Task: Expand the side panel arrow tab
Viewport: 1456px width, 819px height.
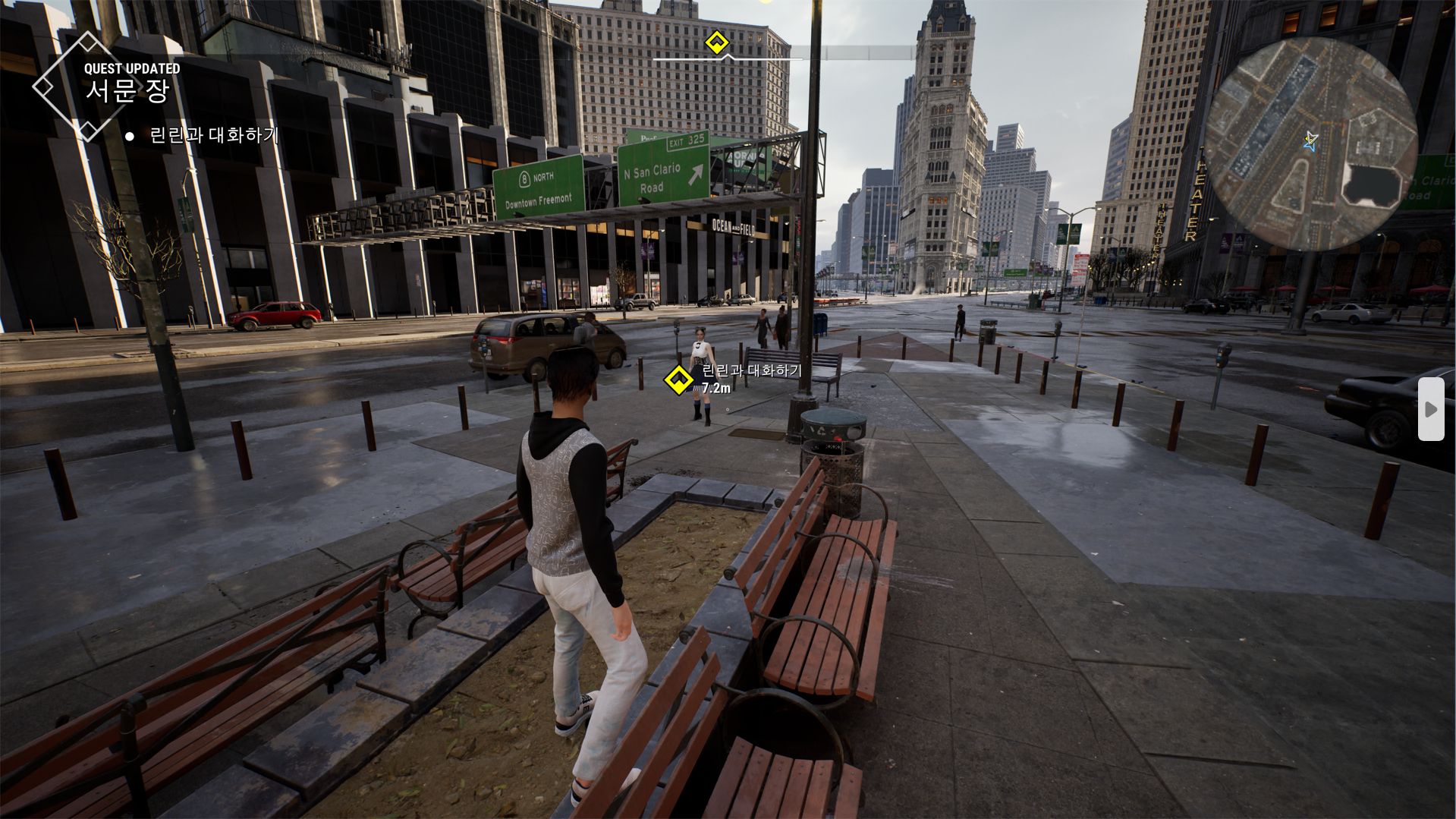Action: pyautogui.click(x=1431, y=409)
